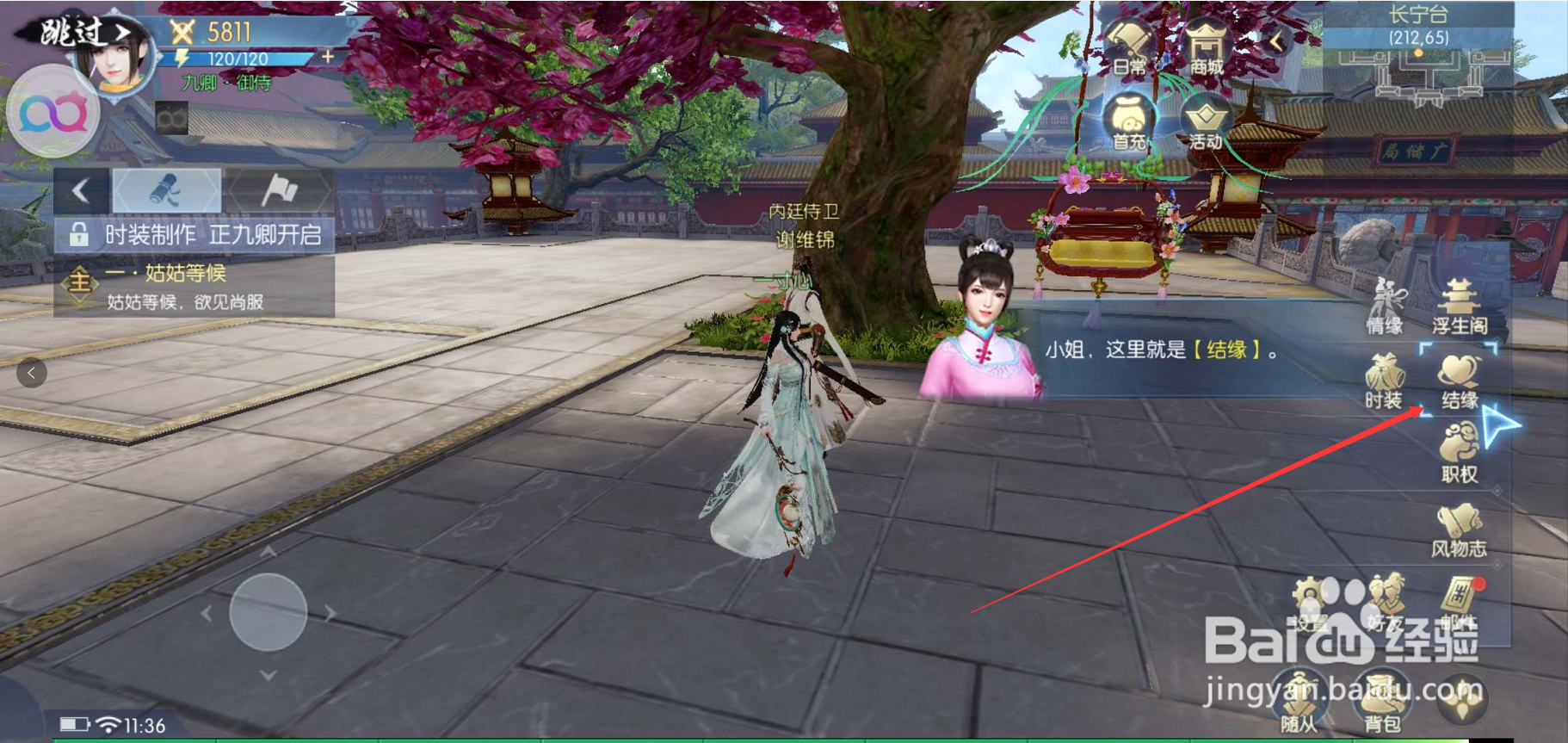Open the 活动 activity icon
Image resolution: width=1568 pixels, height=743 pixels.
[1207, 121]
